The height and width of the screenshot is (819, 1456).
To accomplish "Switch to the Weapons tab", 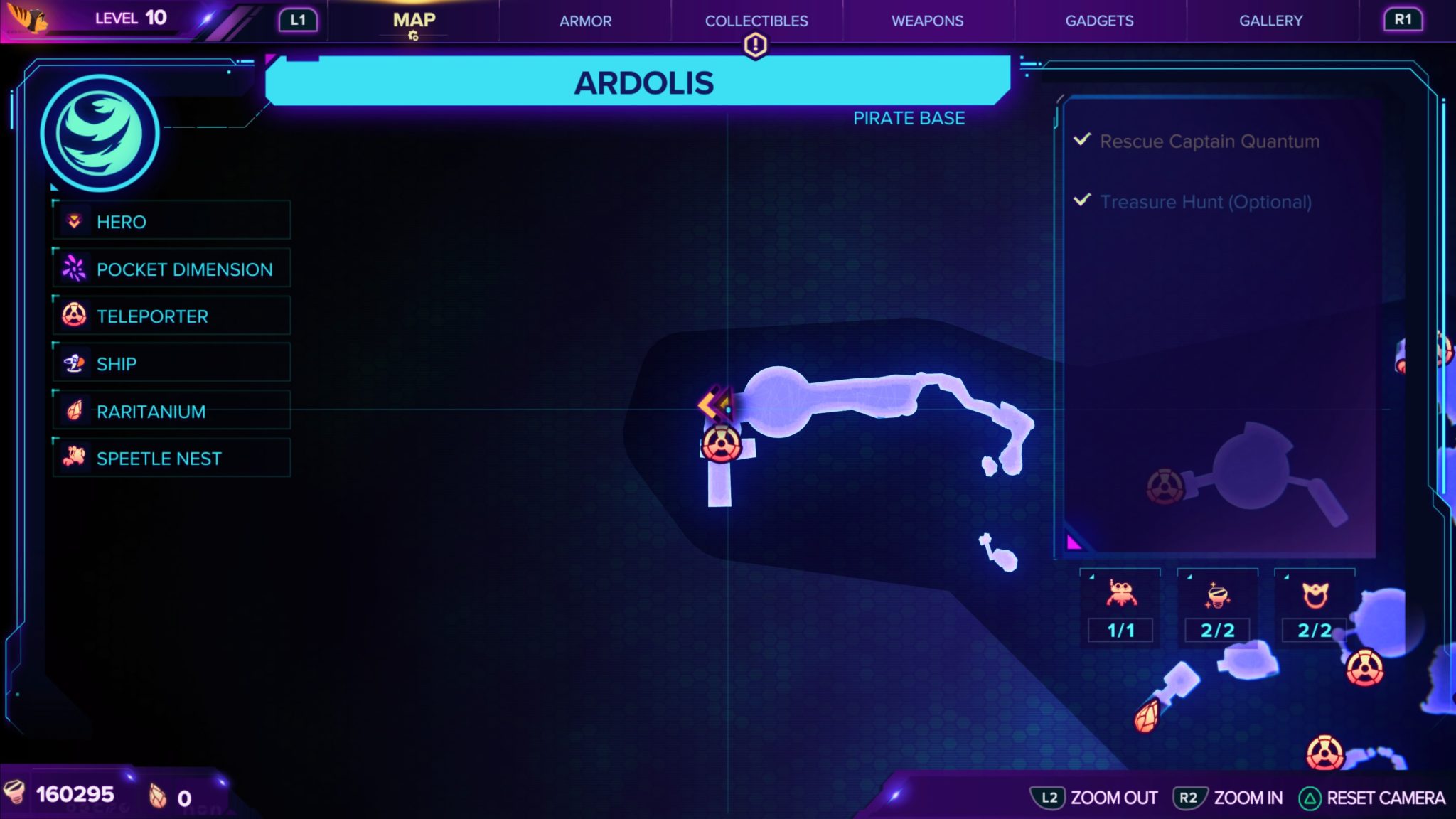I will point(927,21).
